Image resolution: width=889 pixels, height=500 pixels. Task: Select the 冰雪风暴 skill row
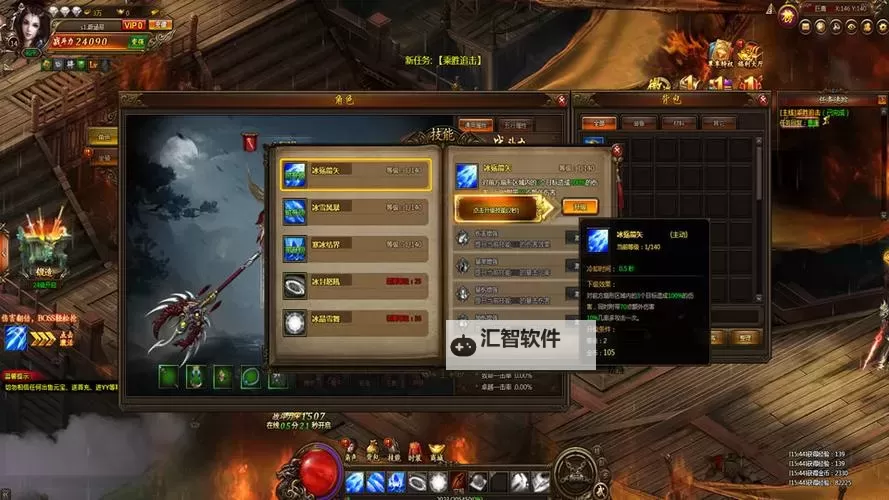355,210
